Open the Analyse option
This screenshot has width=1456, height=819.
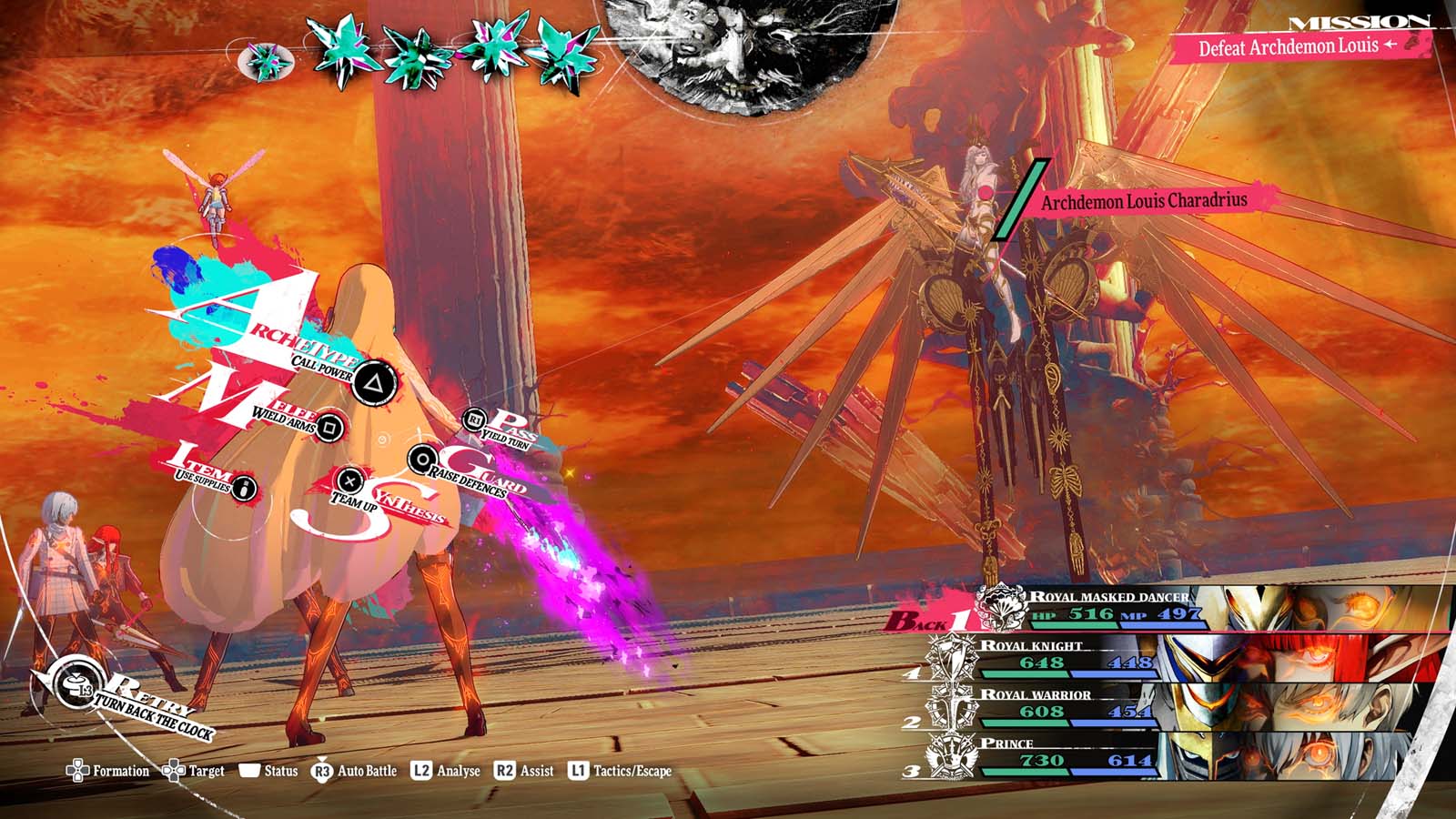tap(446, 771)
